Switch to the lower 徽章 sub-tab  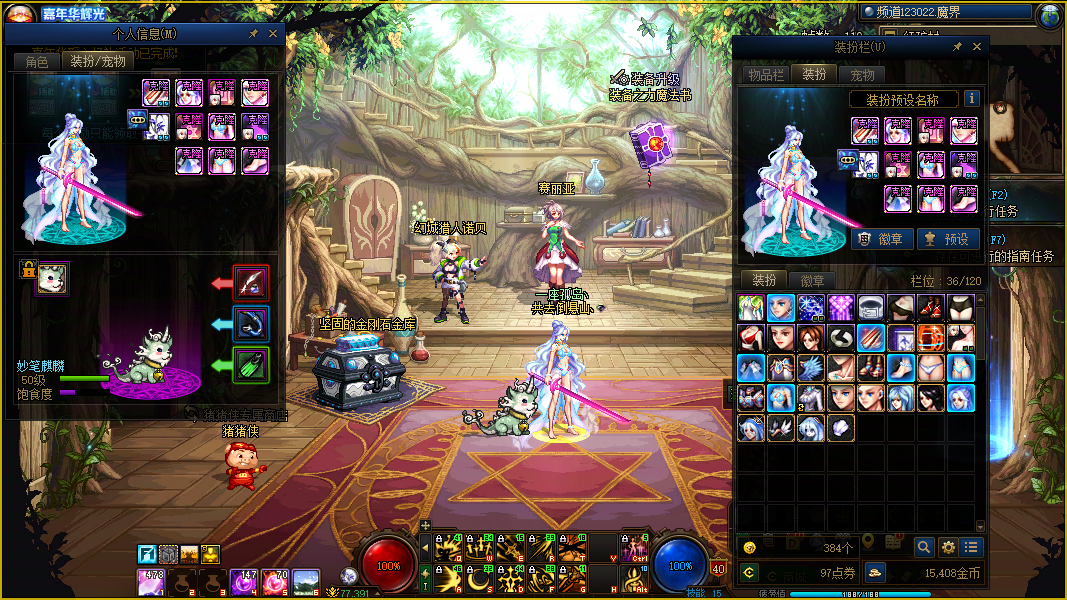(x=813, y=281)
